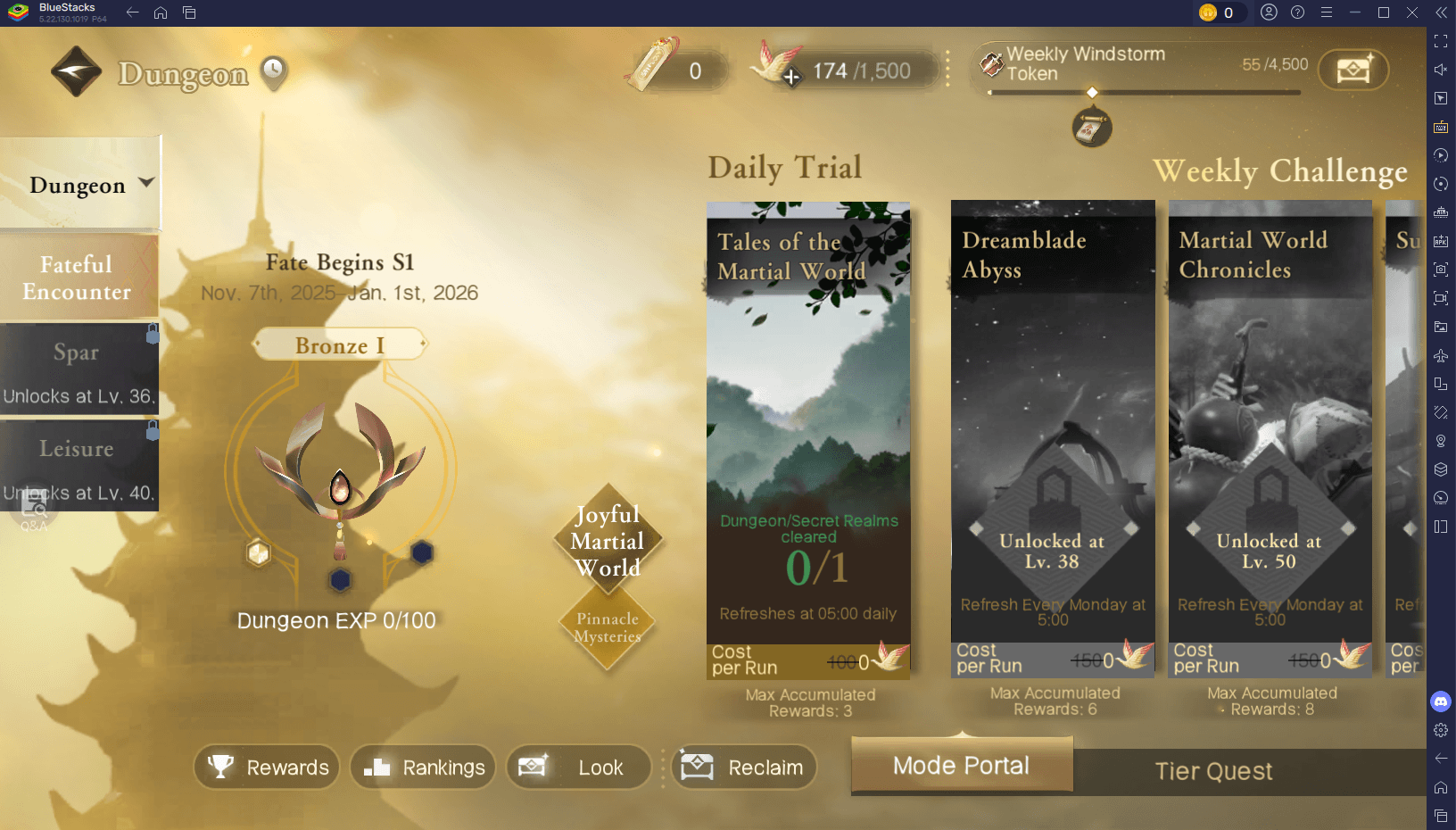Open the location spoofing pin icon

1441,441
